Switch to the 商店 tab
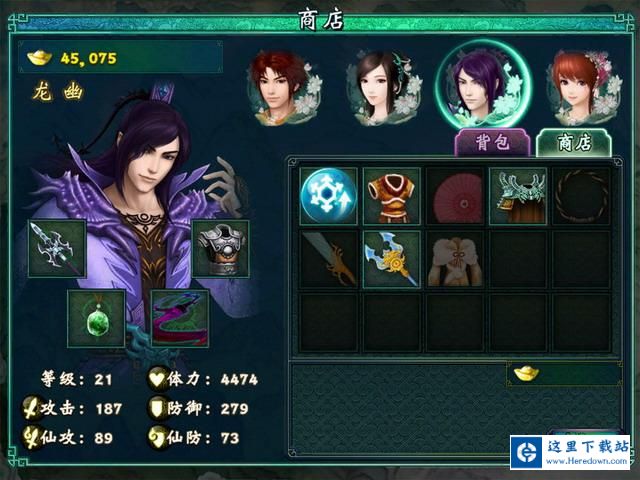Image resolution: width=640 pixels, height=480 pixels. [573, 142]
